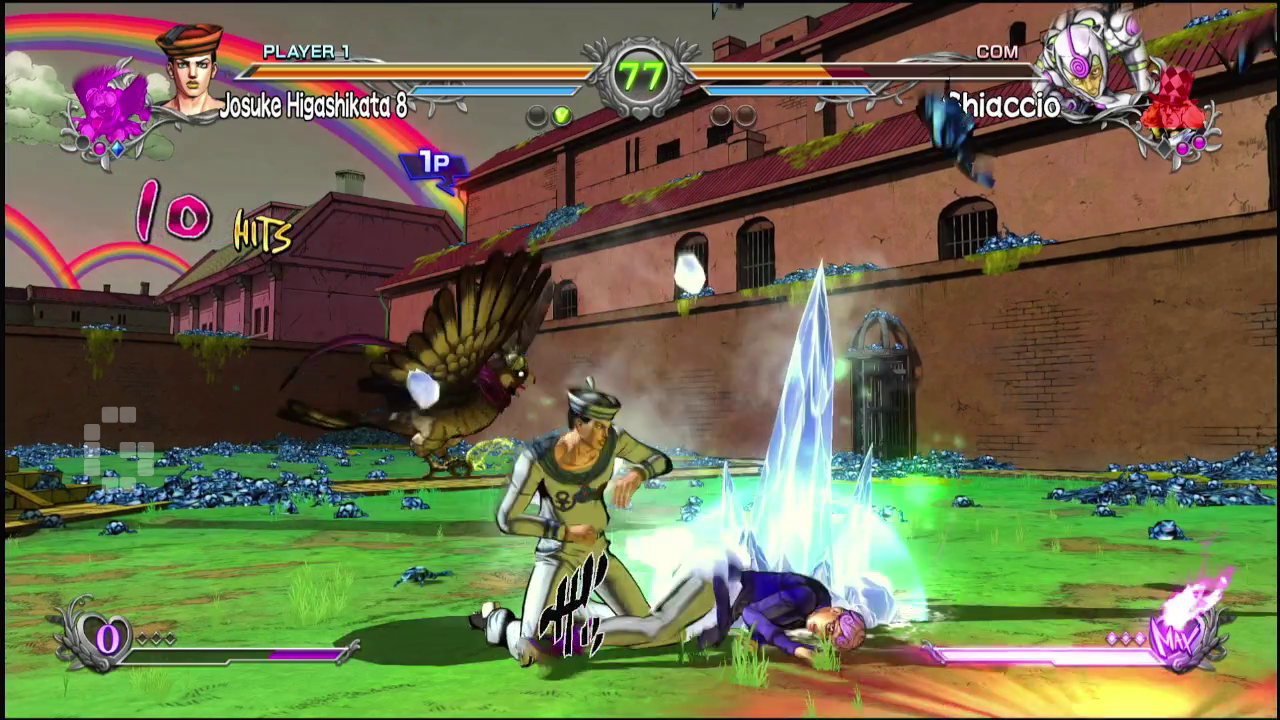Toggle the first gray stock circle under the COM bar
The width and height of the screenshot is (1280, 720).
[x=718, y=115]
